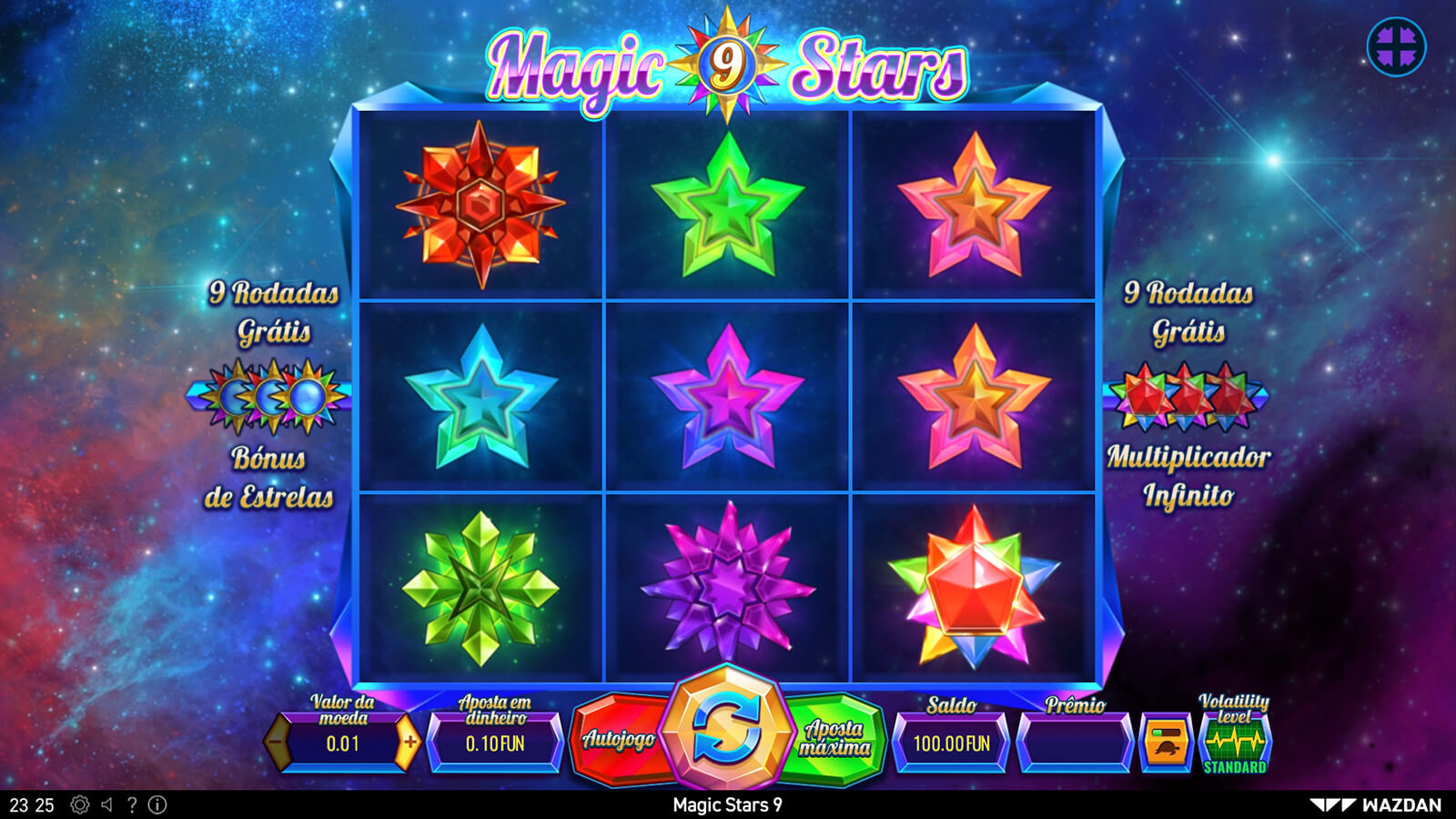Open help with the question mark icon
The height and width of the screenshot is (819, 1456).
[x=132, y=805]
